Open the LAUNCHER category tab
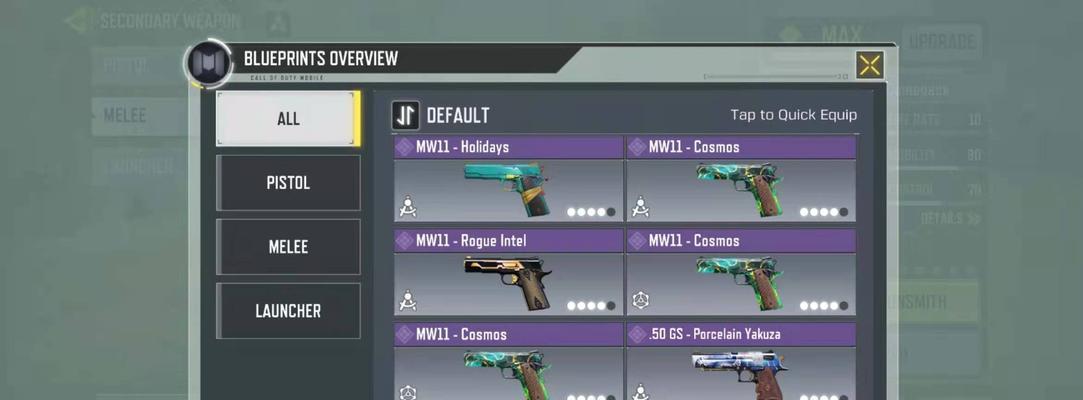Viewport: 1083px width, 400px height. pos(288,311)
